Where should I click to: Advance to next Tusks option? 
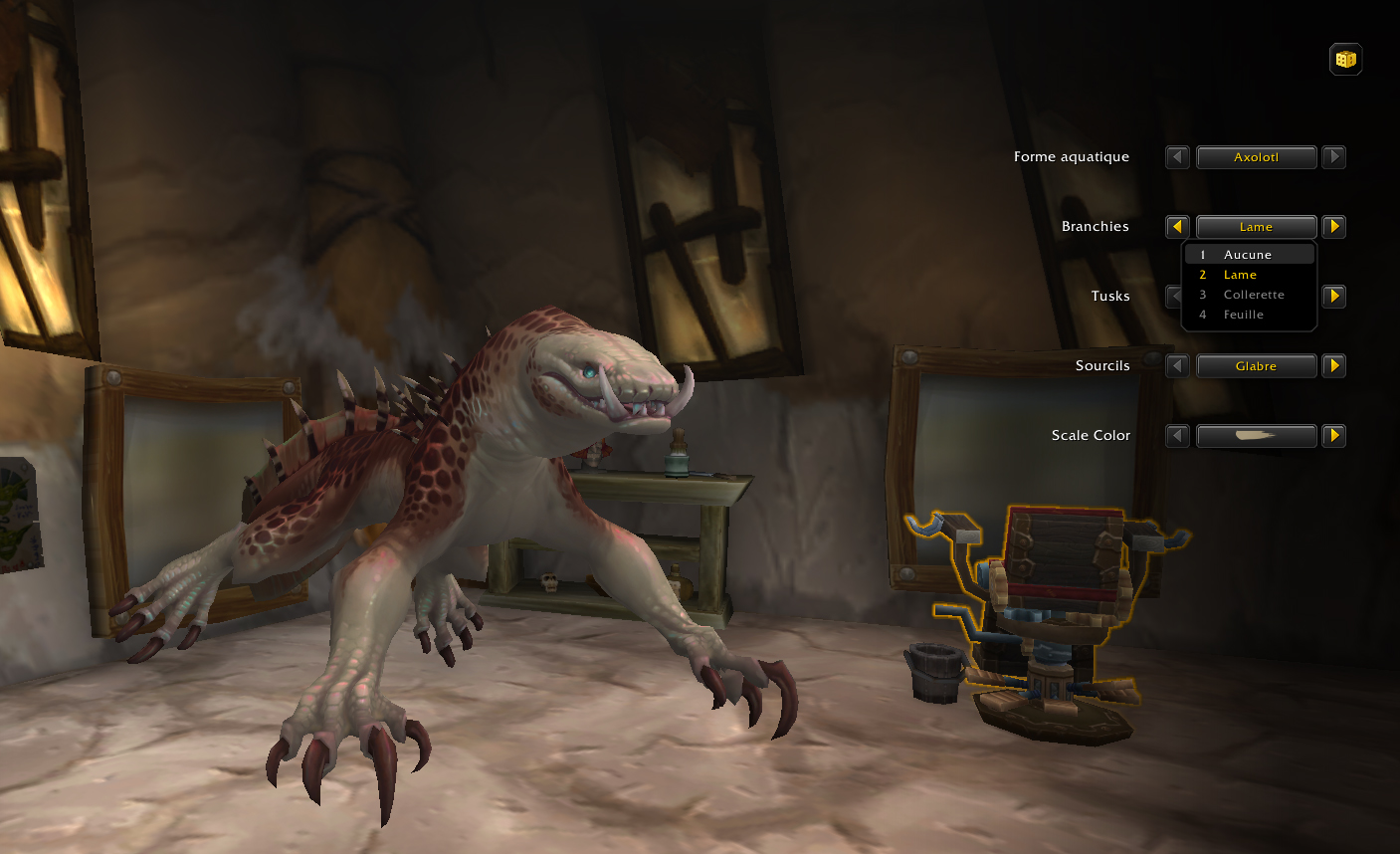(1334, 297)
